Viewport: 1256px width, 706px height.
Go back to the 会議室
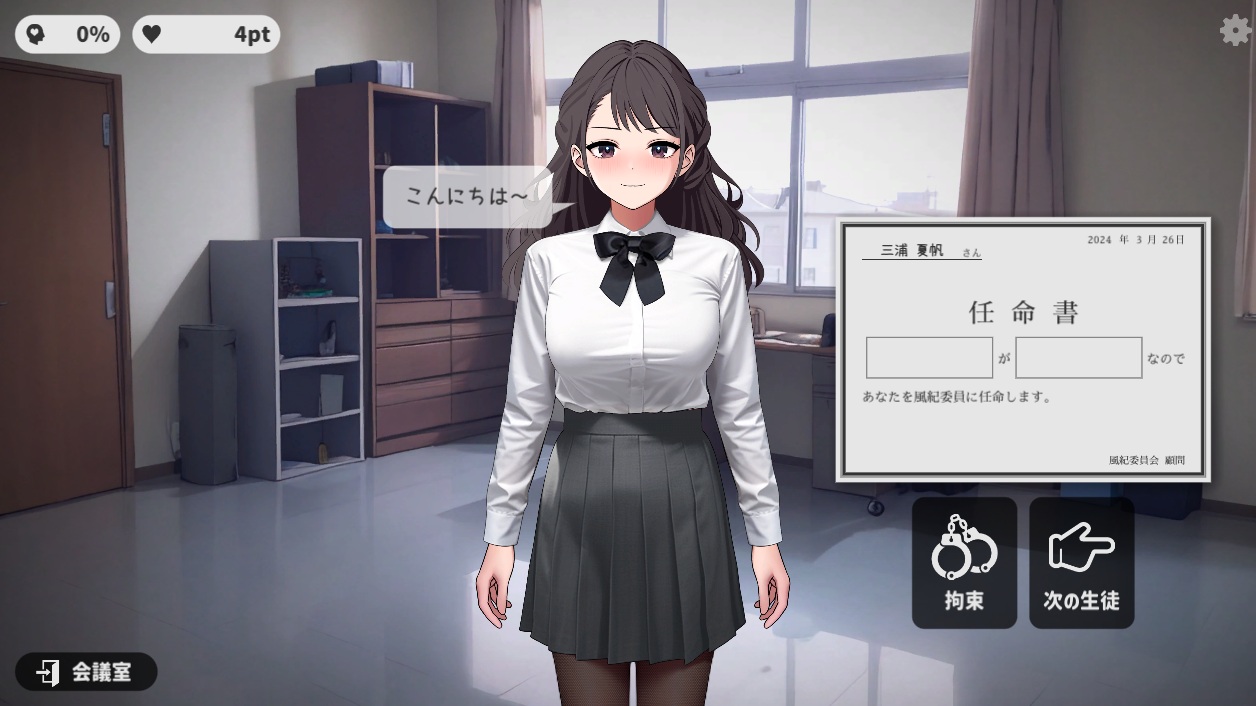[x=86, y=672]
